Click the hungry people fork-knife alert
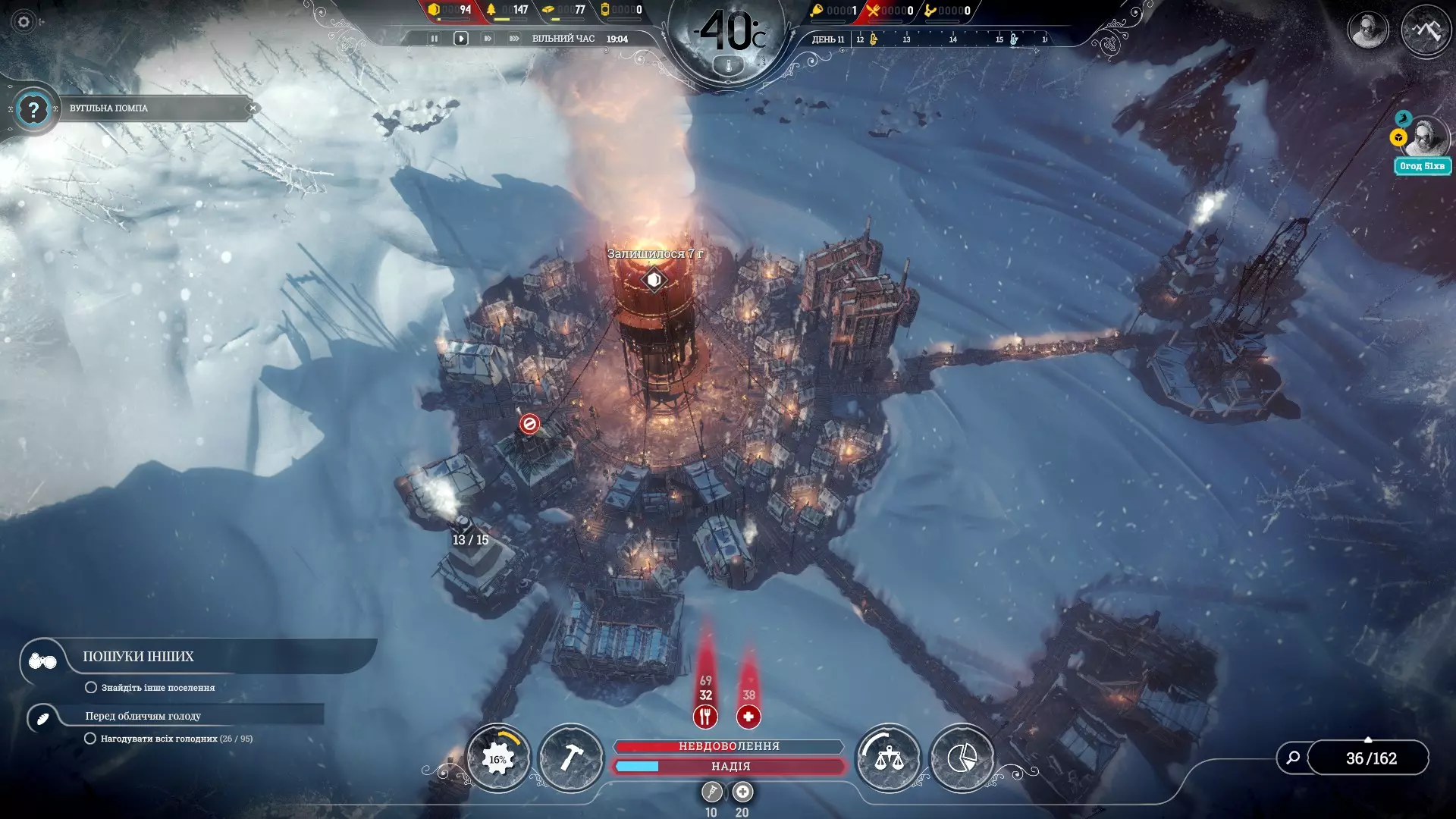Viewport: 1456px width, 819px height. coord(705,716)
